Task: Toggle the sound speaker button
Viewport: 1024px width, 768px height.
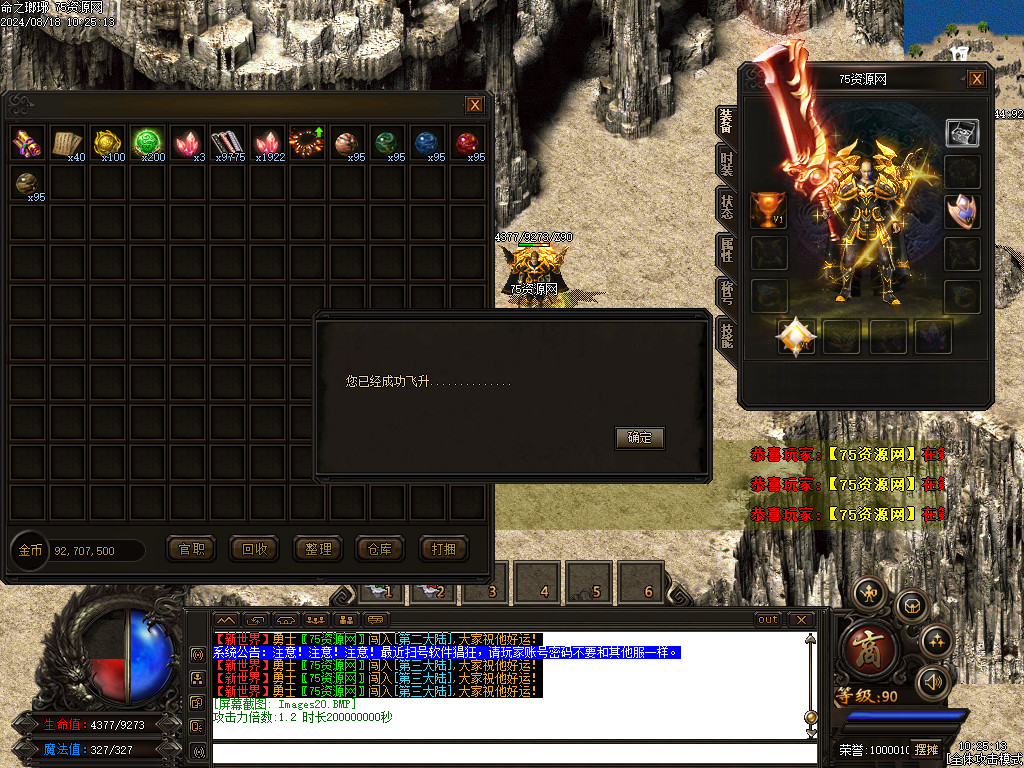Action: click(x=933, y=682)
